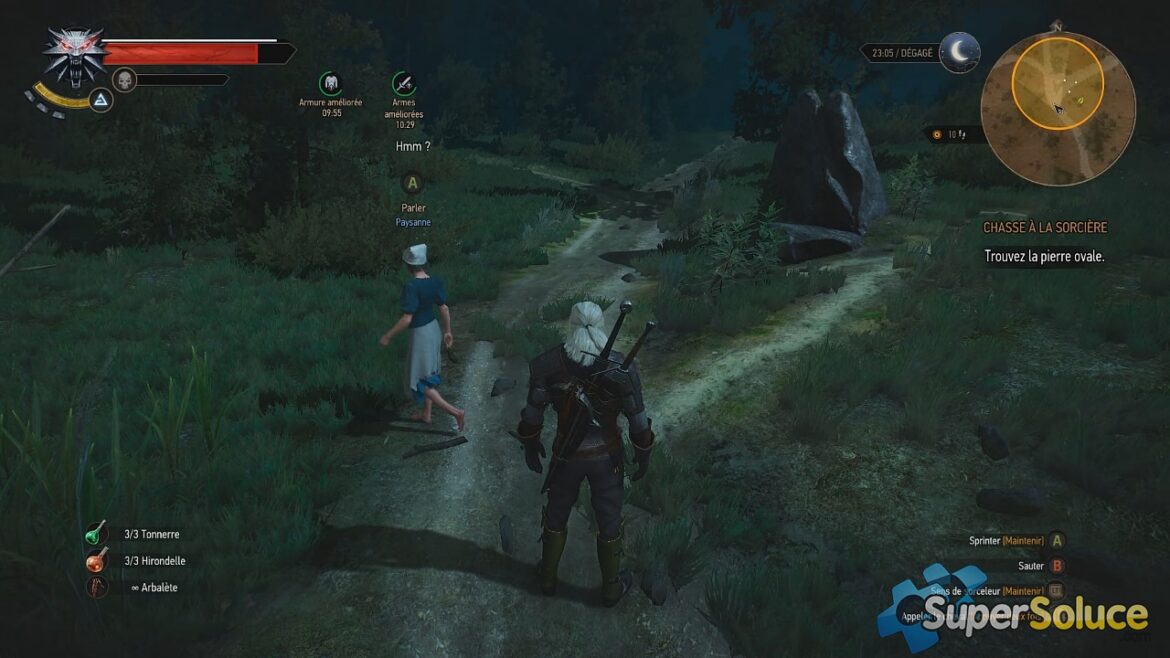Select the Arbalète crossbow slot
Image resolution: width=1170 pixels, height=658 pixels.
(97, 588)
